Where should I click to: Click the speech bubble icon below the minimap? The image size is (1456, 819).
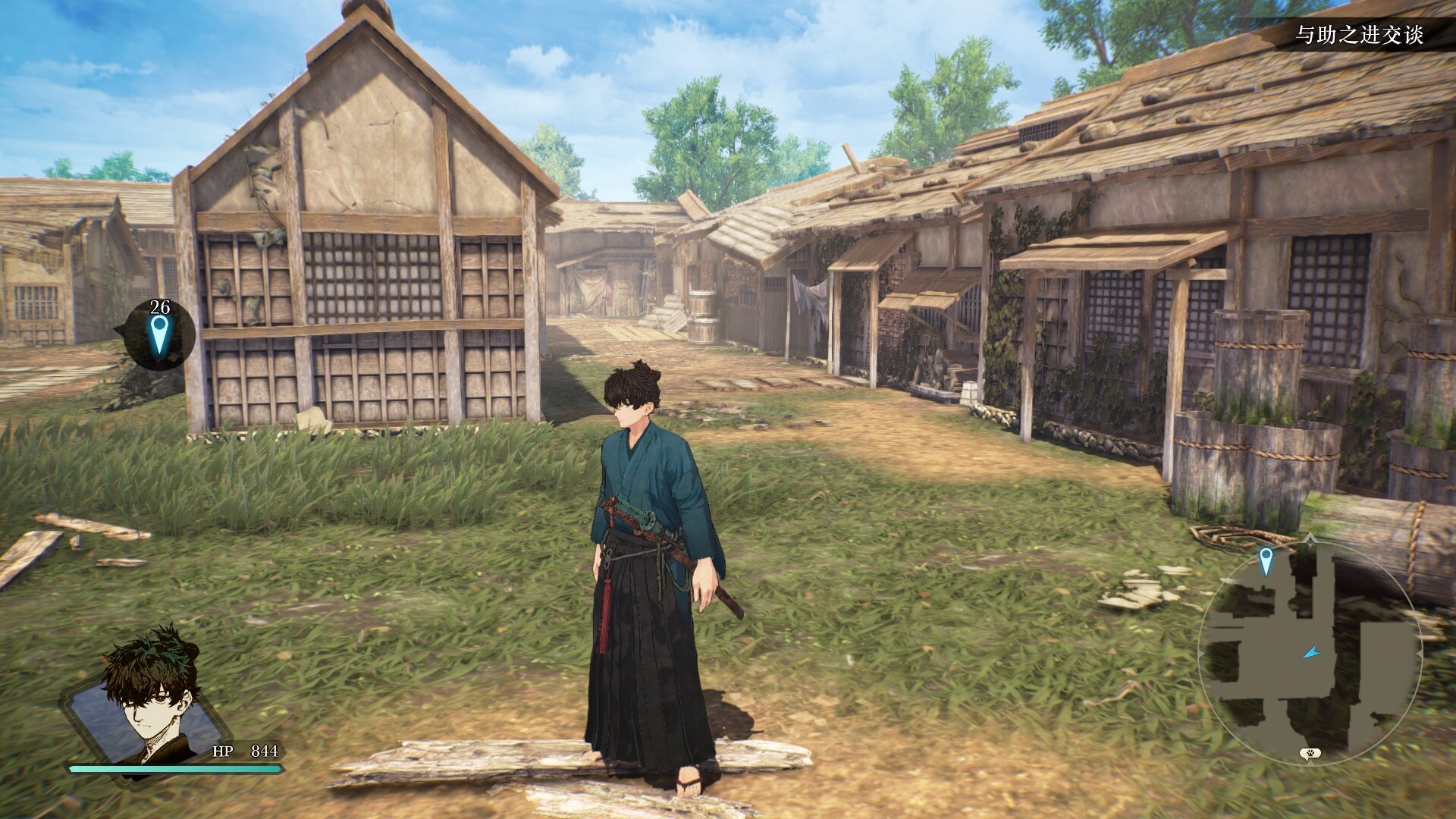tap(1308, 753)
